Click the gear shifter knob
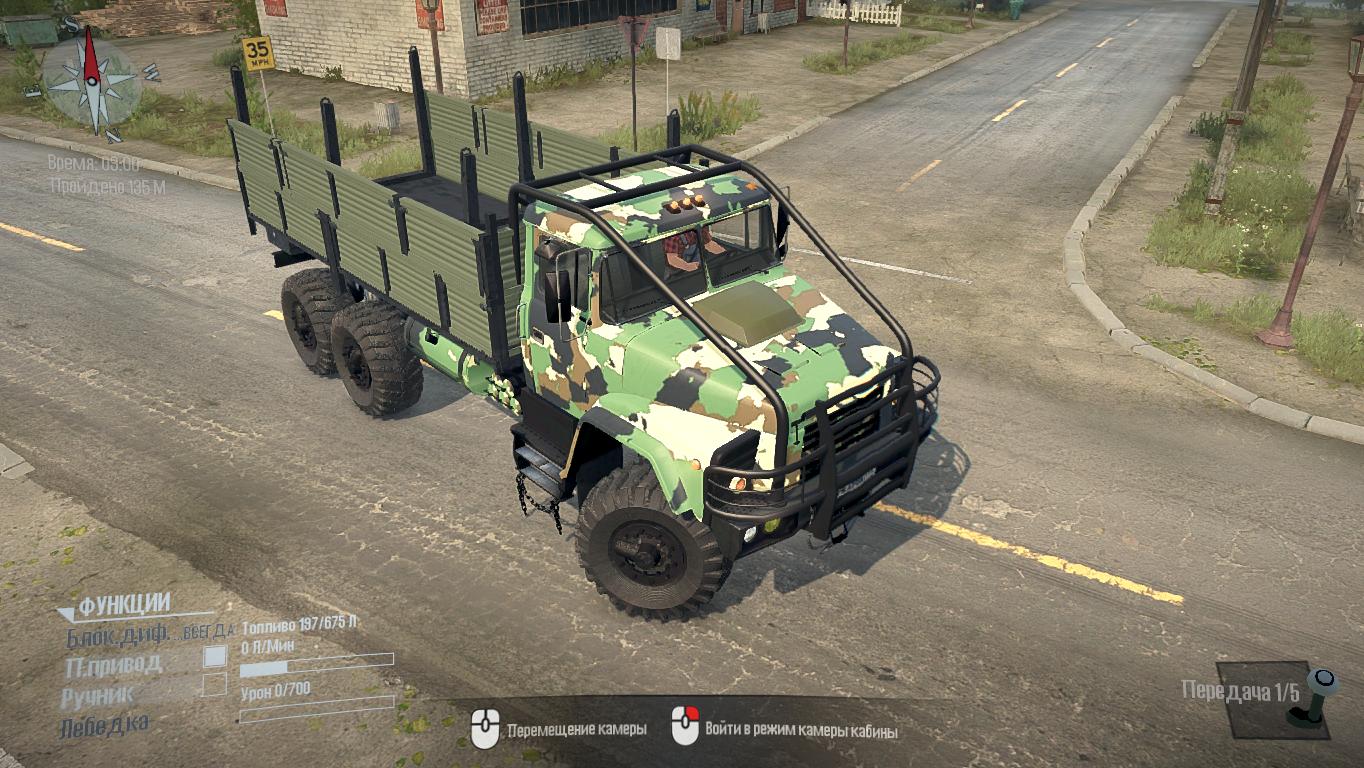 pyautogui.click(x=1324, y=682)
